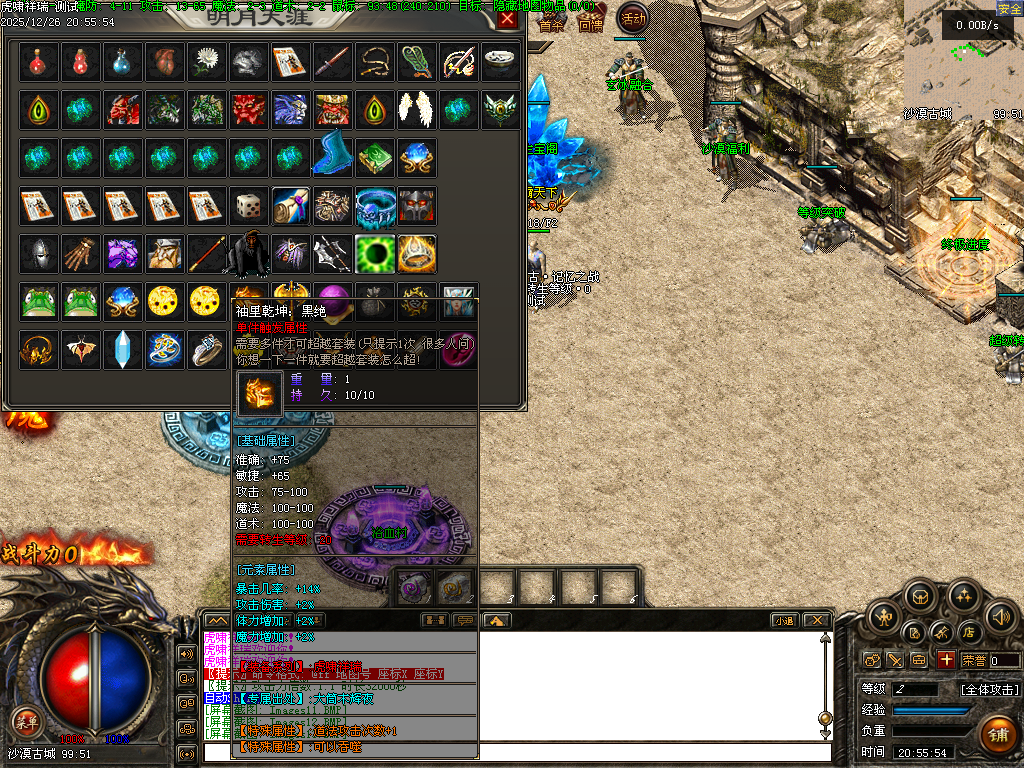Toggle the sound speaker button
This screenshot has height=768, width=1024.
tap(999, 616)
